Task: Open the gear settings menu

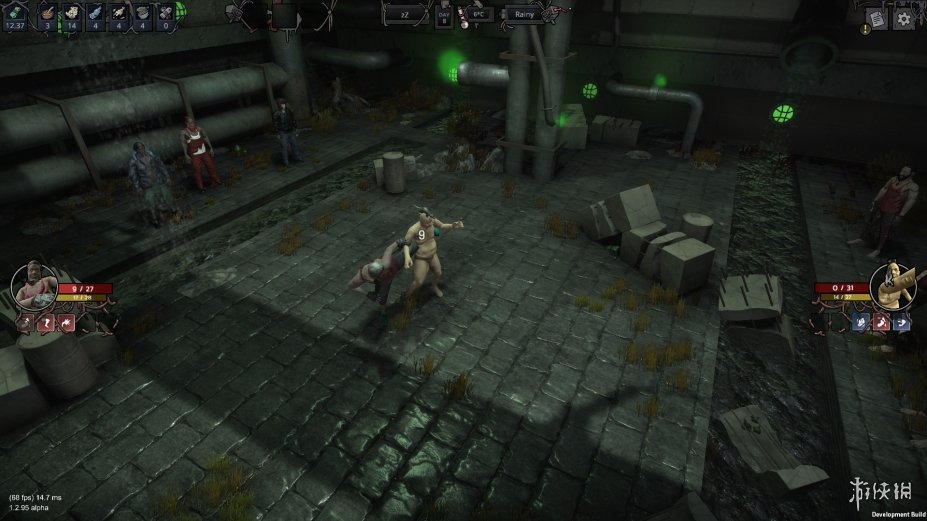Action: coord(903,18)
